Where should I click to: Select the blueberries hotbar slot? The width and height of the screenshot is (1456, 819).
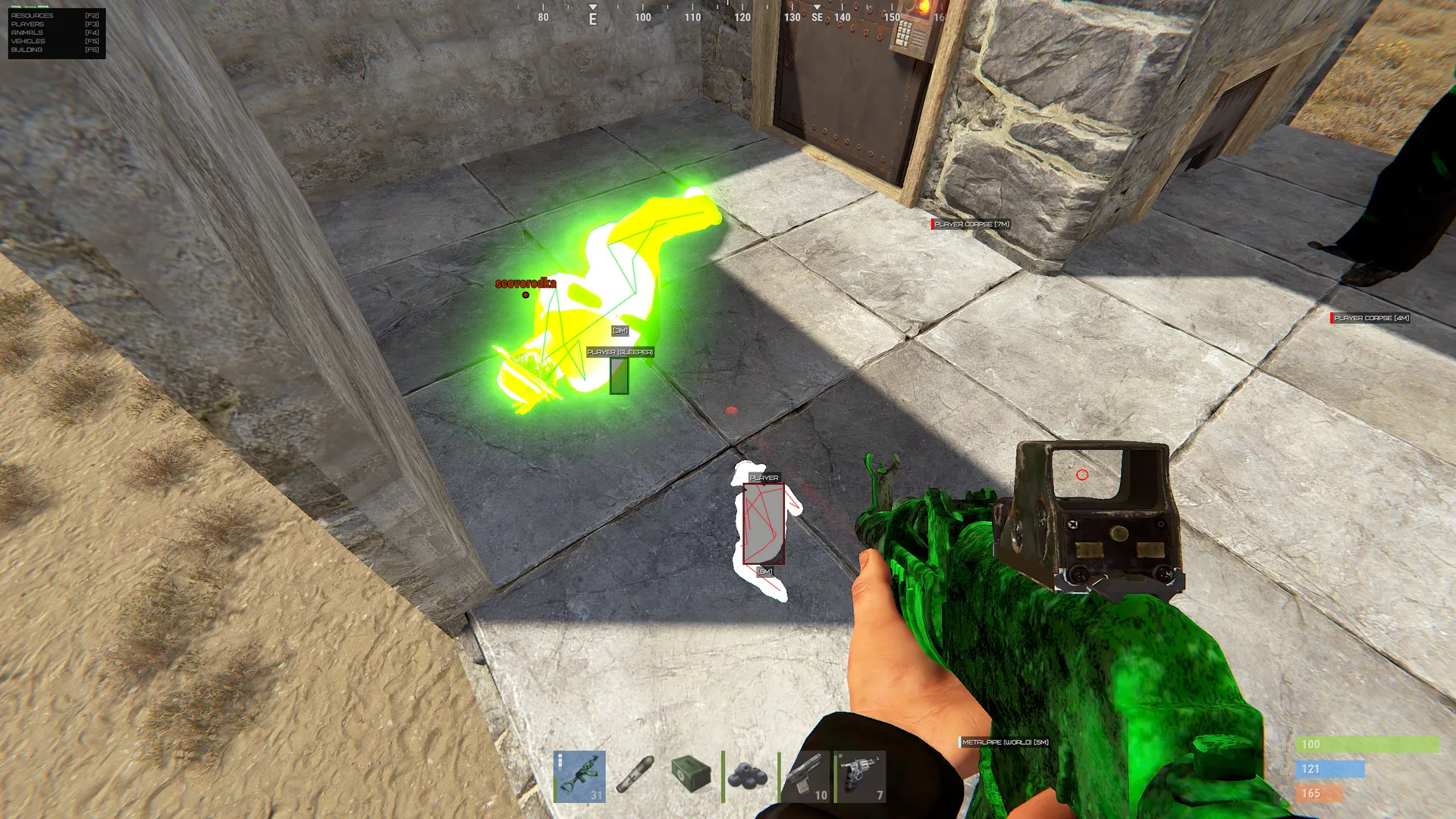pos(748,777)
